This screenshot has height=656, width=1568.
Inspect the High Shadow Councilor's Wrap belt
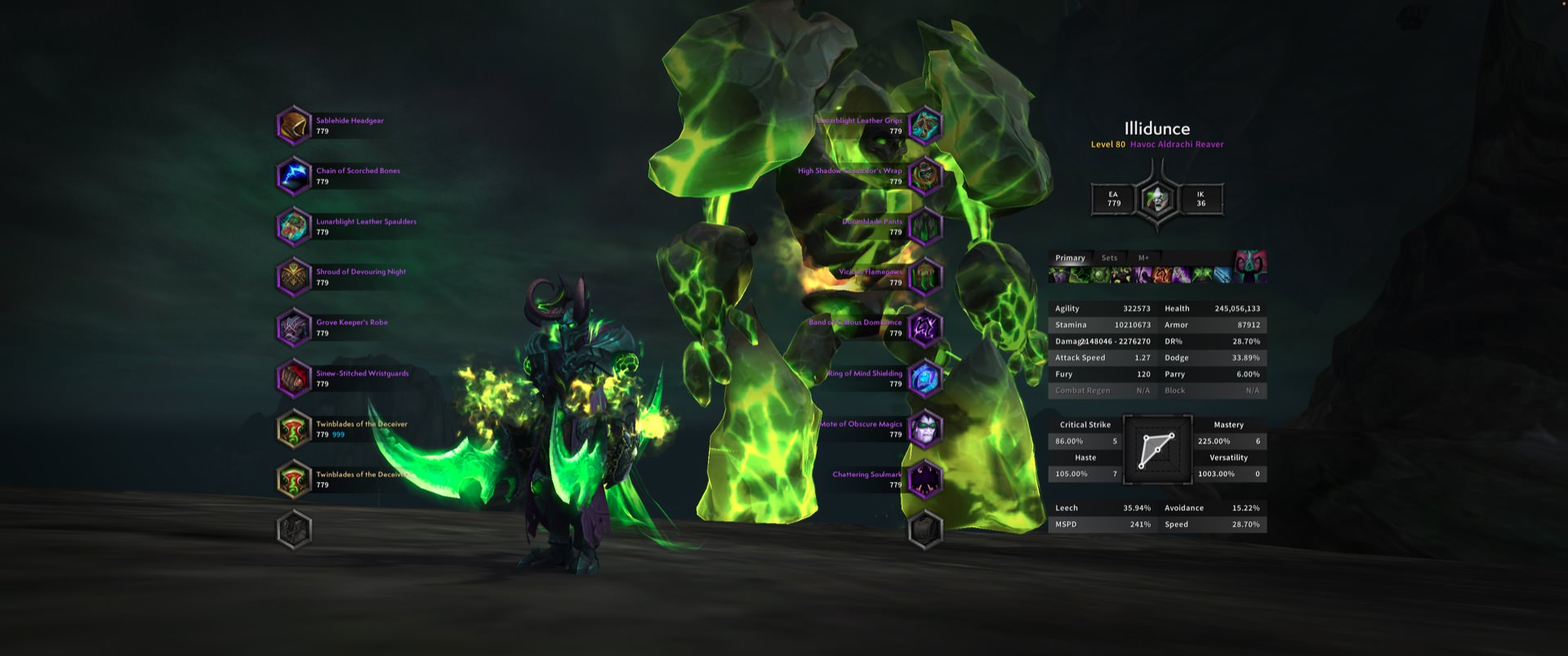click(925, 176)
